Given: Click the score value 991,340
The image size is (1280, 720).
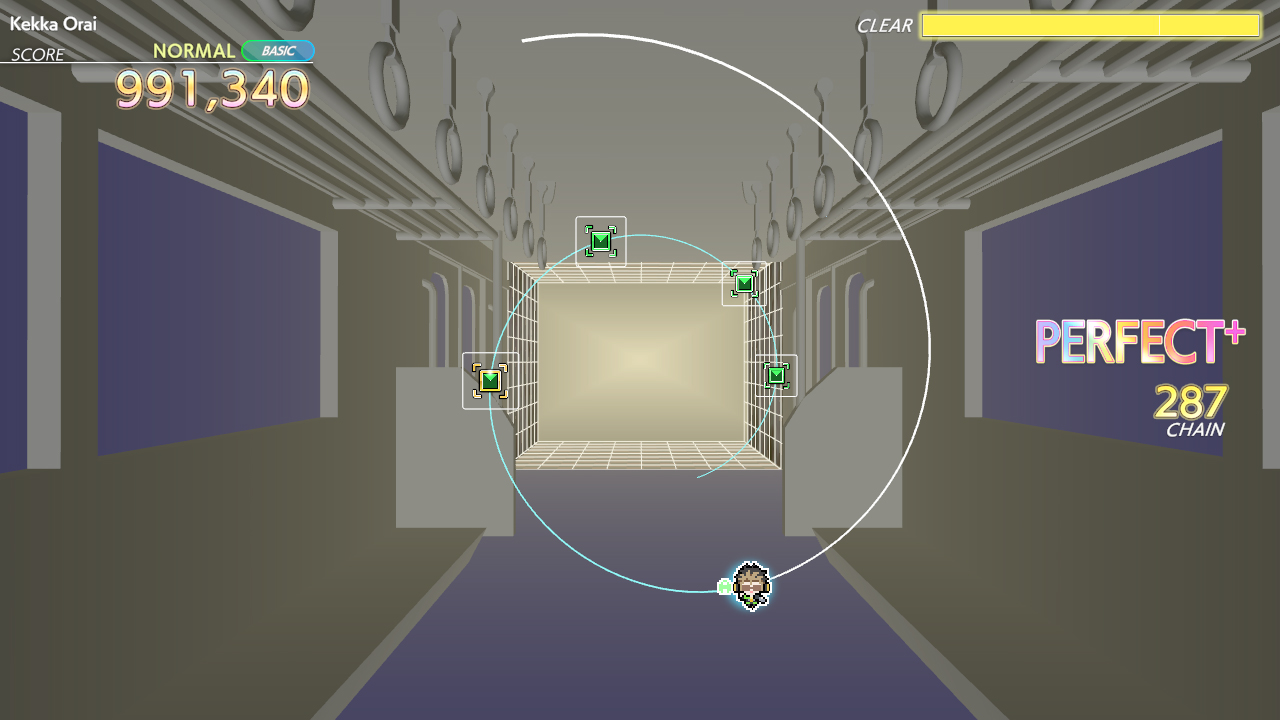Looking at the screenshot, I should [x=215, y=90].
